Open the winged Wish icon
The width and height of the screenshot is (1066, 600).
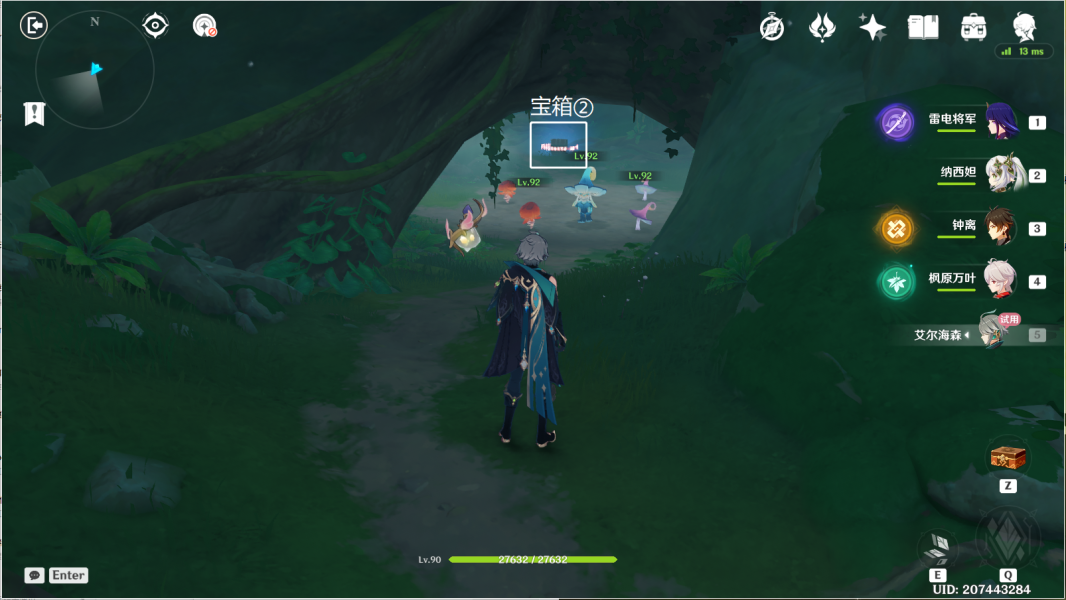[822, 28]
